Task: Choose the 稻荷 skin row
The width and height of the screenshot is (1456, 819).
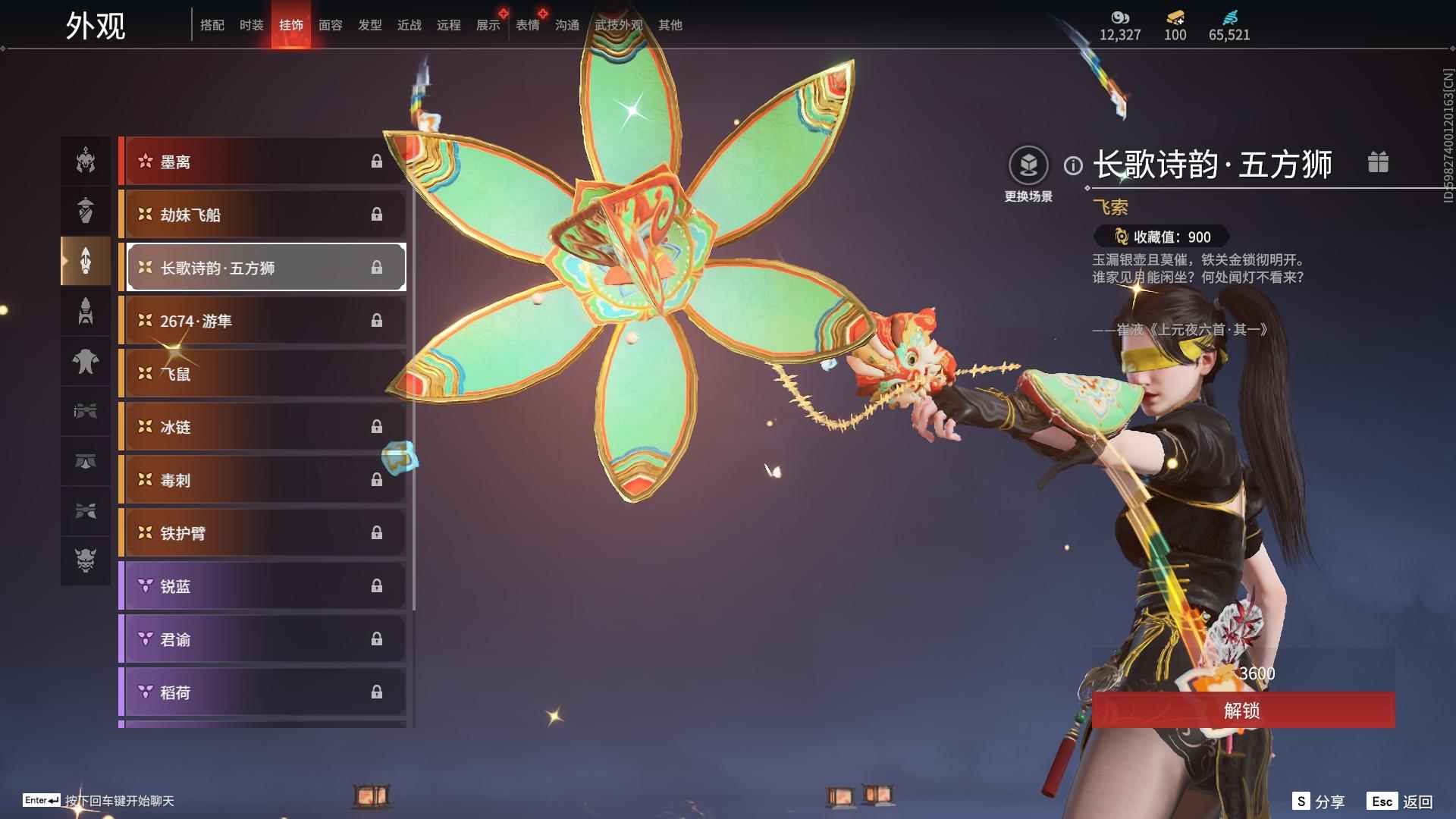Action: pos(262,692)
